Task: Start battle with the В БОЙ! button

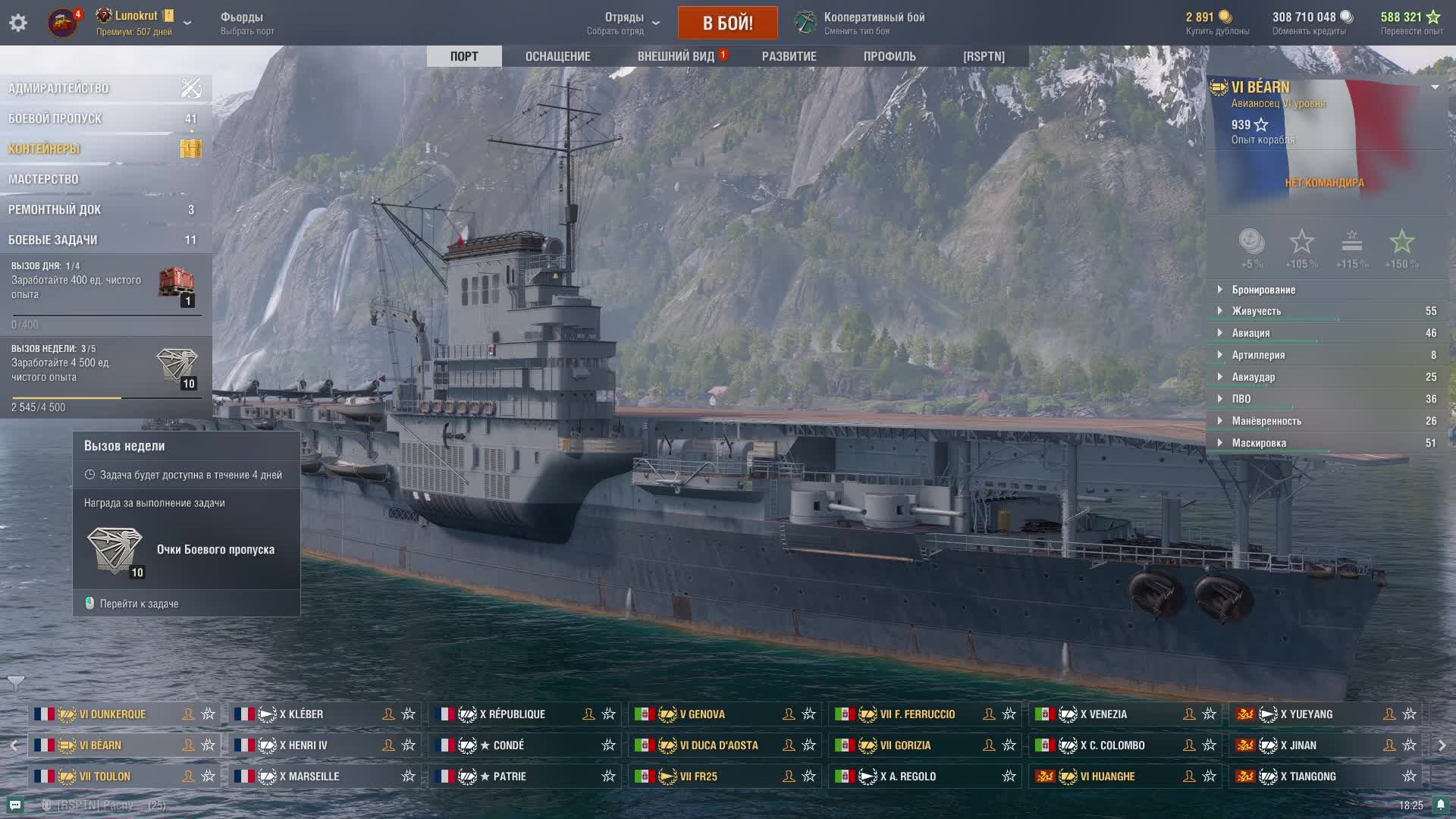Action: pos(727,23)
